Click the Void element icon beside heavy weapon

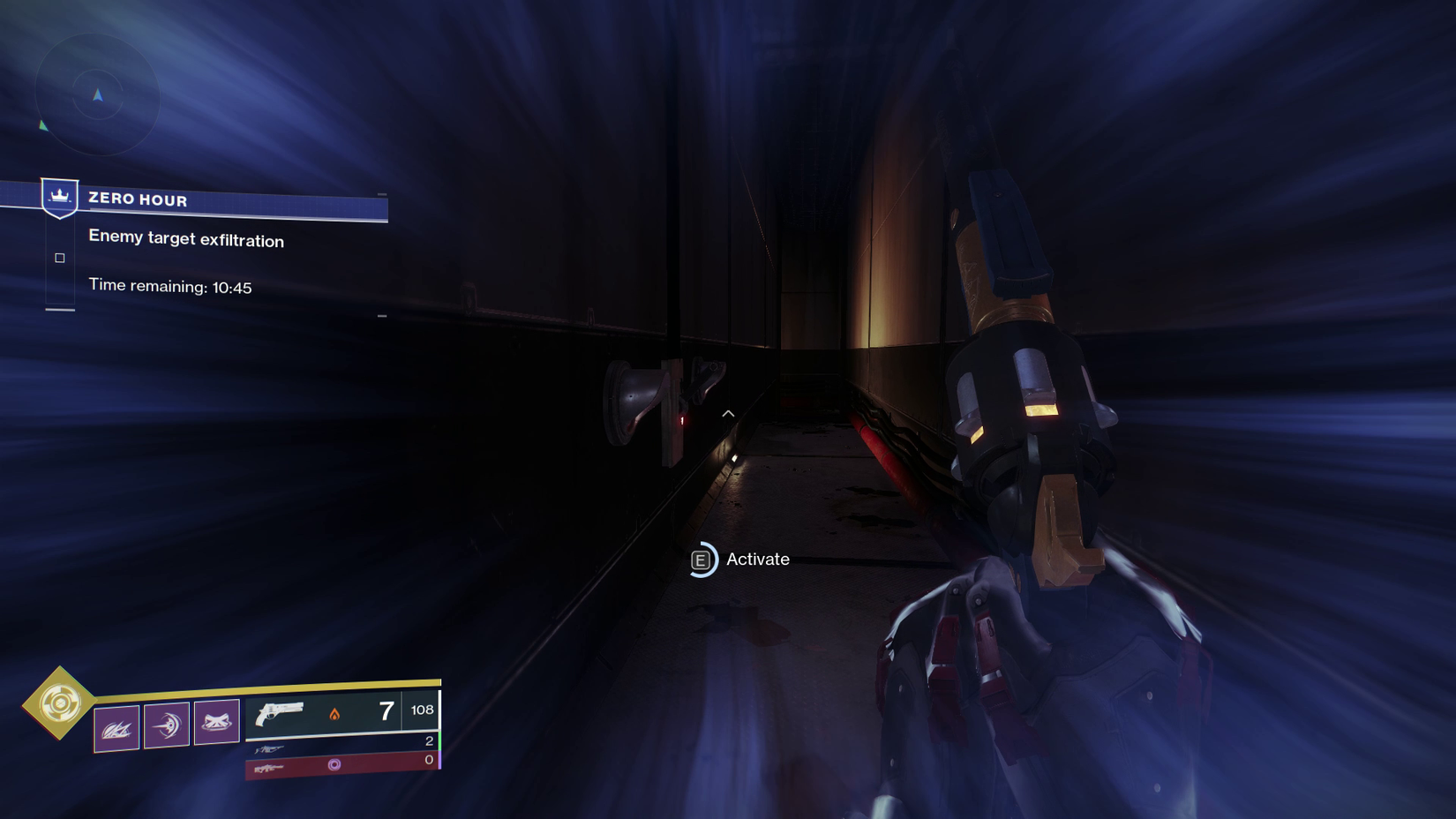point(334,763)
